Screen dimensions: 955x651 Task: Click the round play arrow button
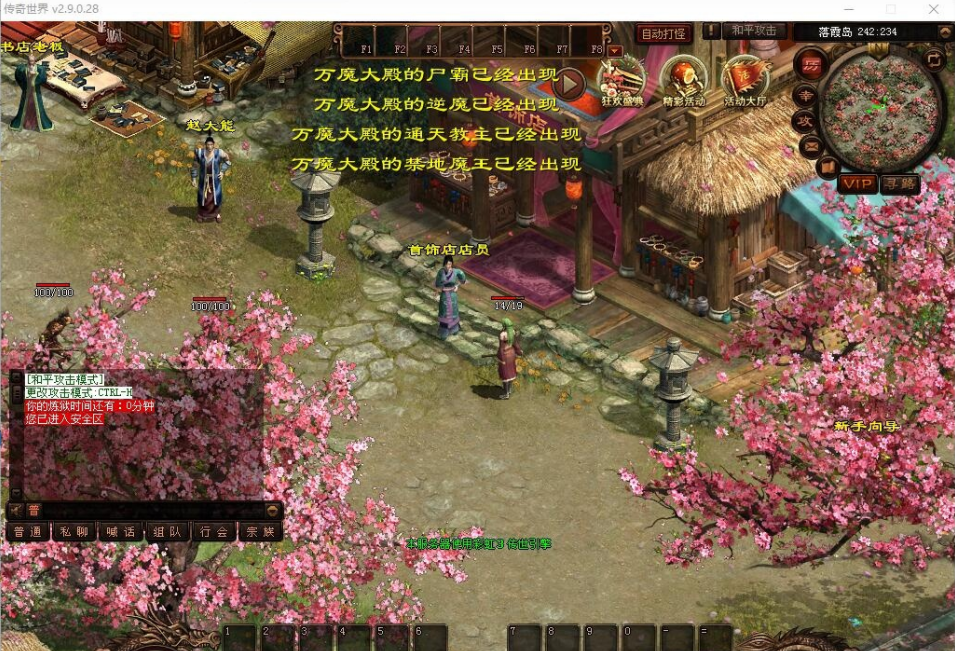(x=568, y=82)
